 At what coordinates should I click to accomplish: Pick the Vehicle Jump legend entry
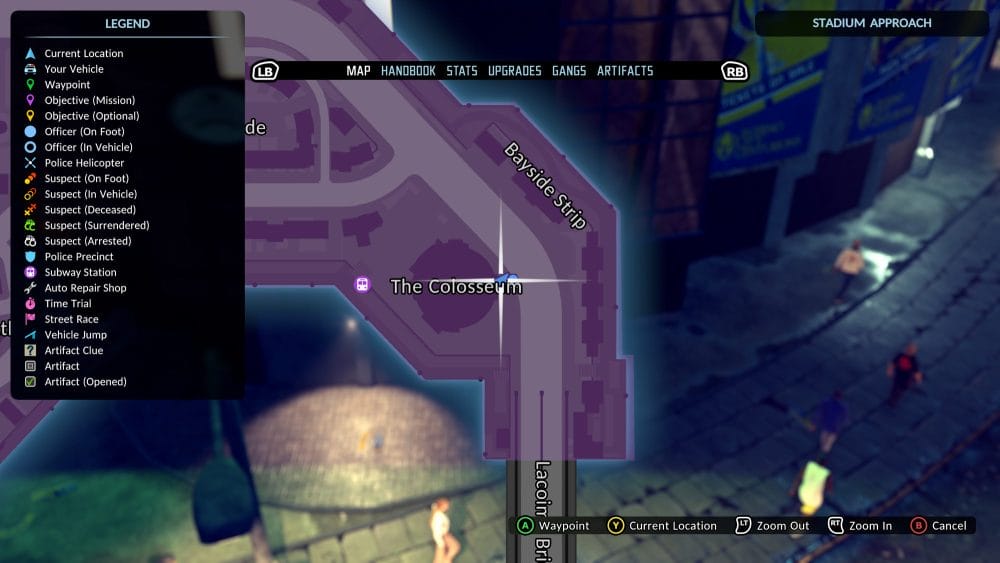(x=75, y=335)
